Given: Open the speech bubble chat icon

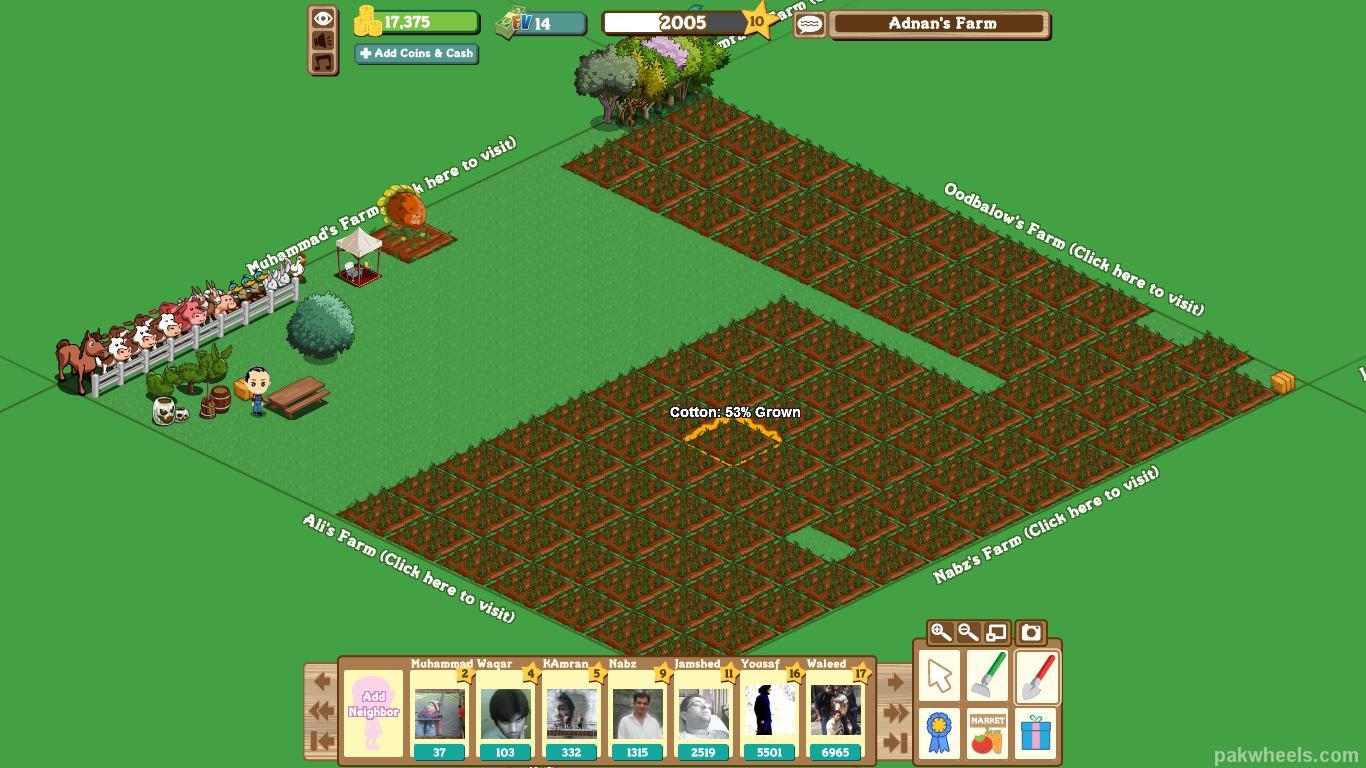Looking at the screenshot, I should tap(810, 24).
